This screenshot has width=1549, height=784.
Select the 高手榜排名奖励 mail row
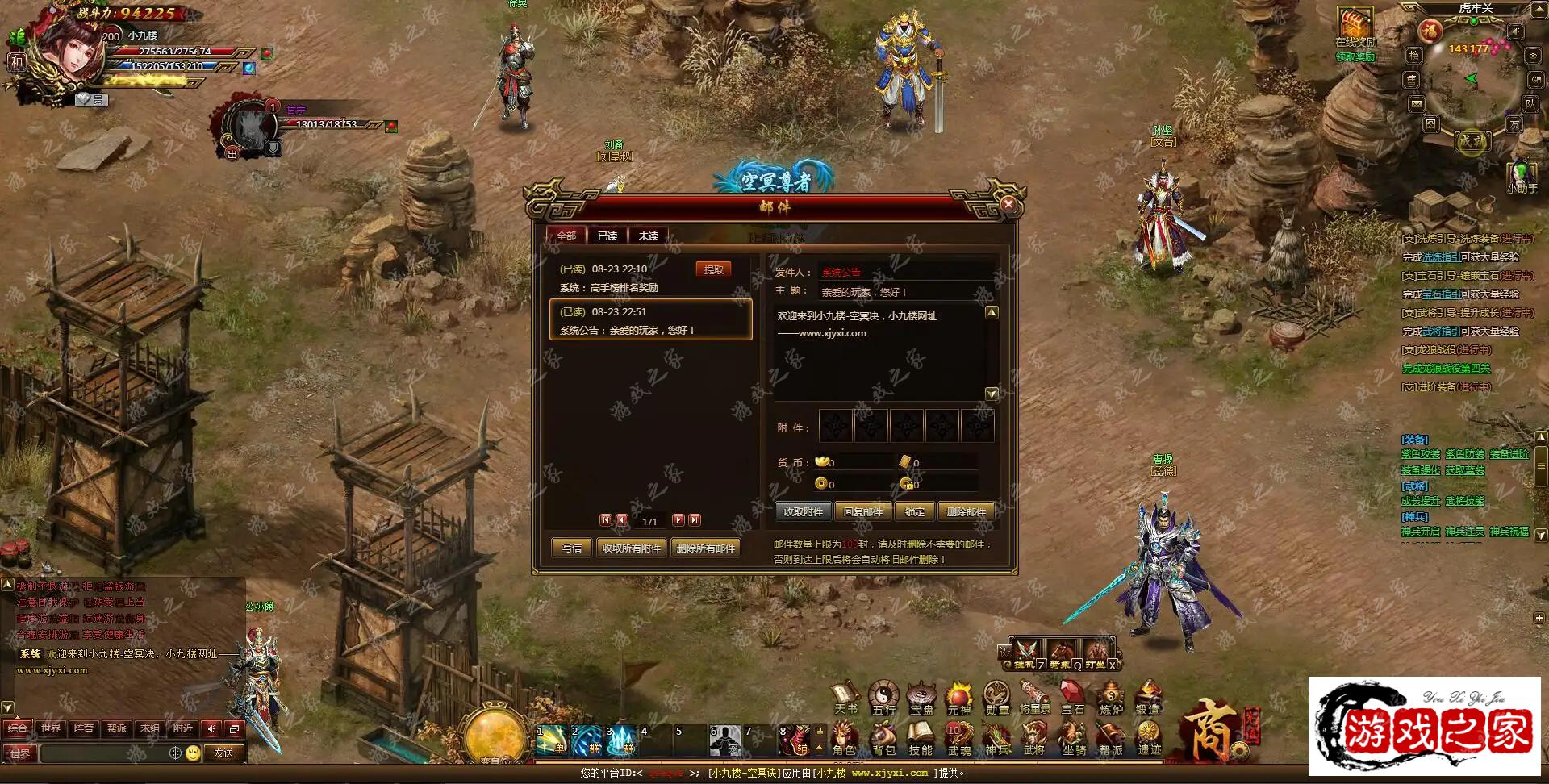[629, 278]
